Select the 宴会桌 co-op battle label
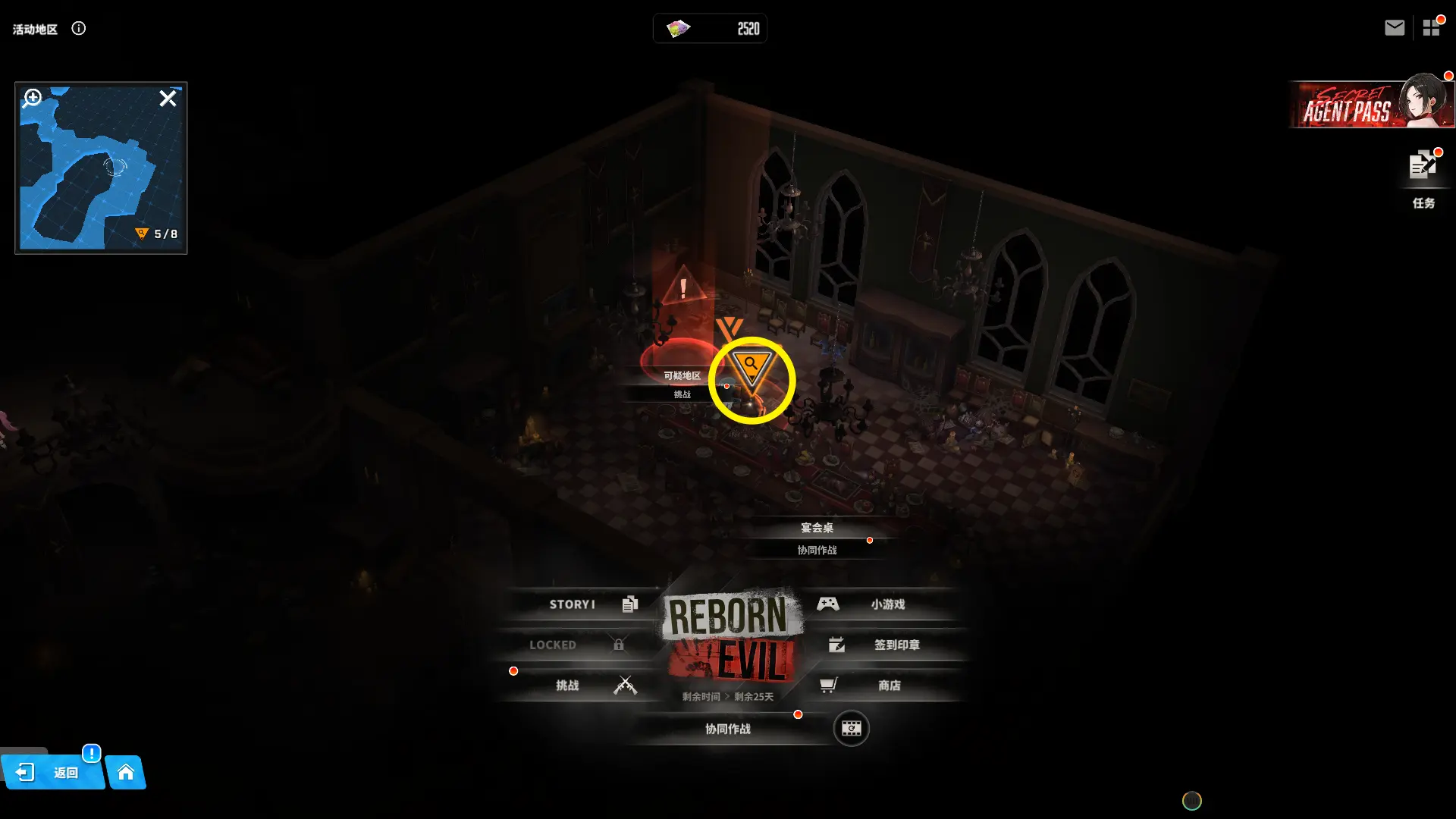Screen dimensions: 1456x819 (817, 538)
